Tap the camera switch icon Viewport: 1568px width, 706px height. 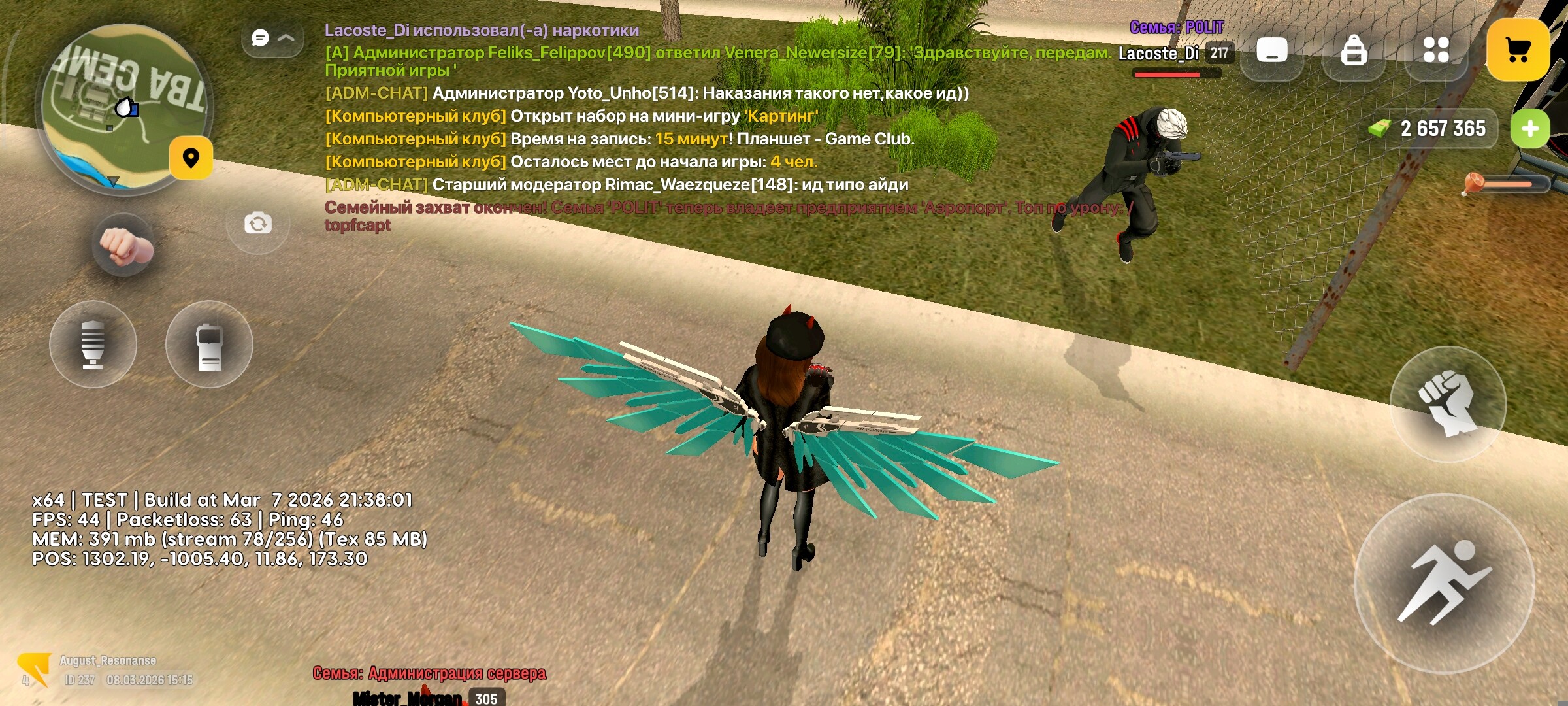click(x=257, y=222)
